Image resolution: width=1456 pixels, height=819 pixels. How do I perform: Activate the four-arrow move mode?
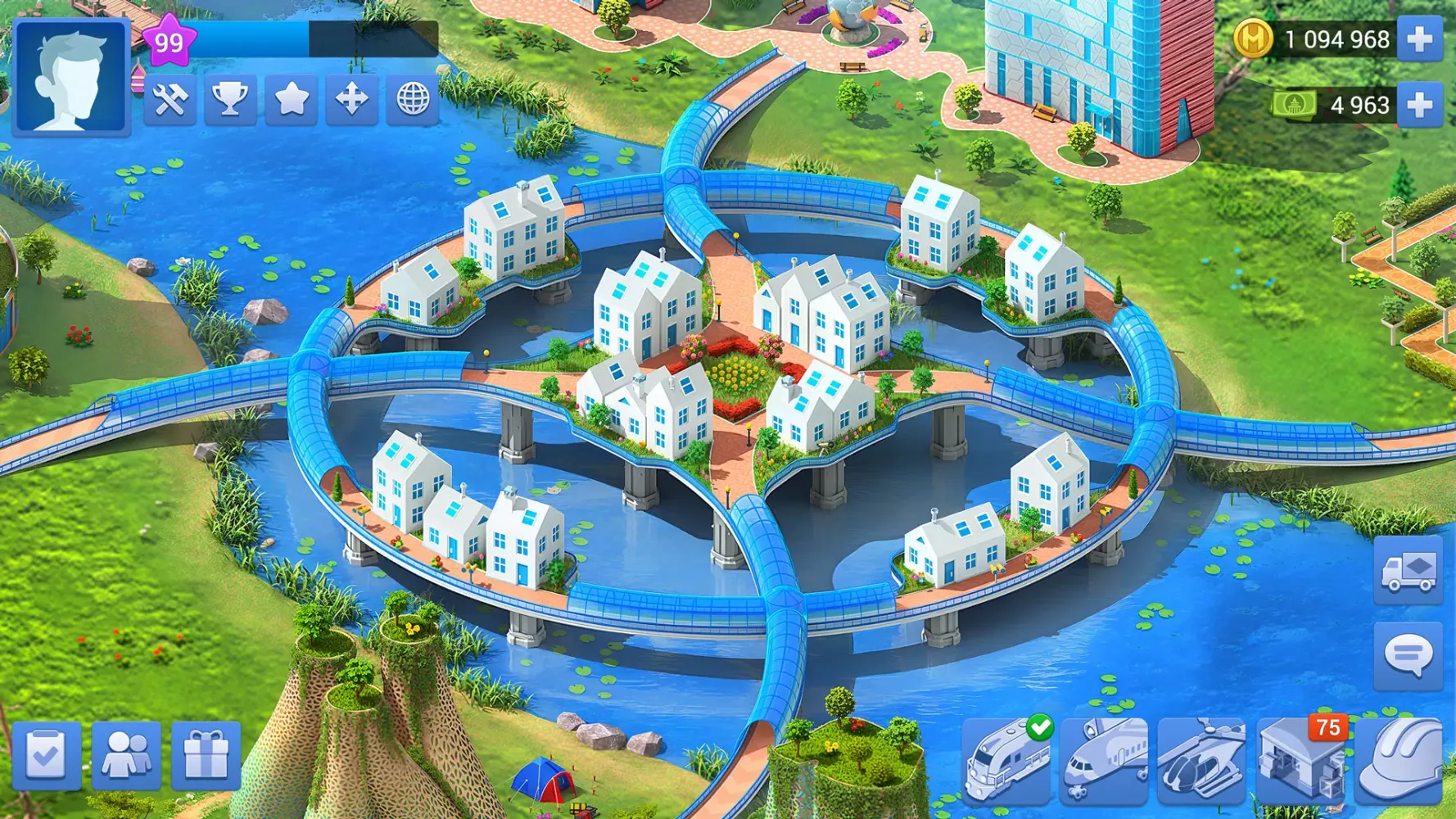(x=352, y=100)
